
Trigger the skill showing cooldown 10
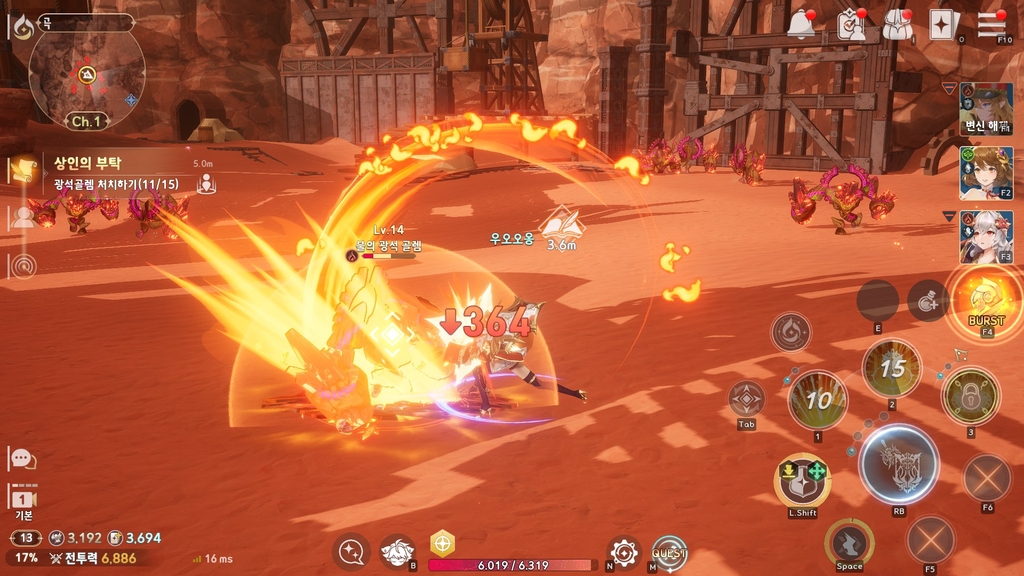tap(818, 400)
